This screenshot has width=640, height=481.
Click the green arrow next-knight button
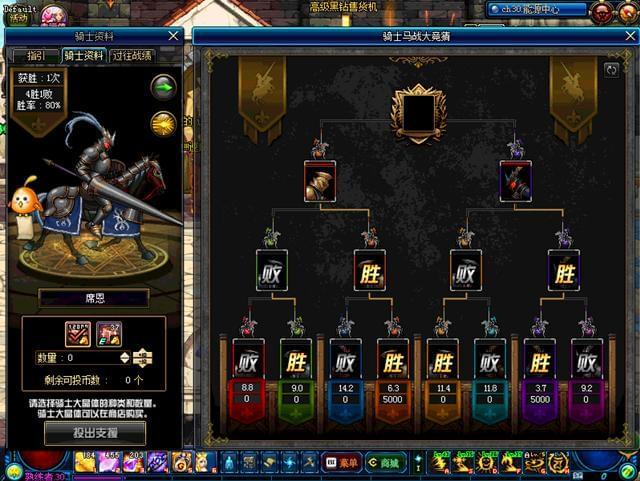(163, 87)
